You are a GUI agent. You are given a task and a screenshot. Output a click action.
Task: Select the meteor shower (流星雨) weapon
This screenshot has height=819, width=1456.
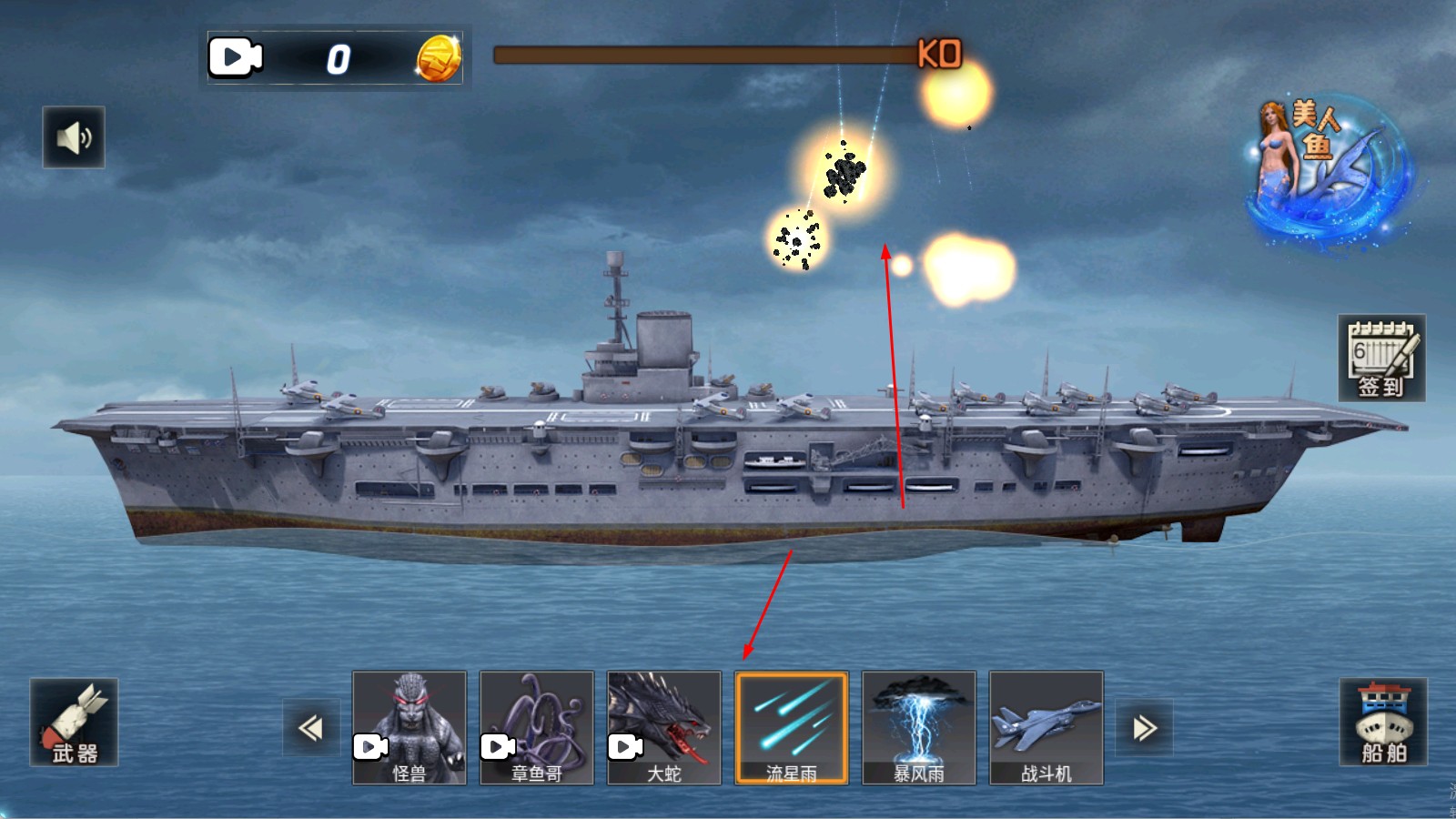pos(792,728)
